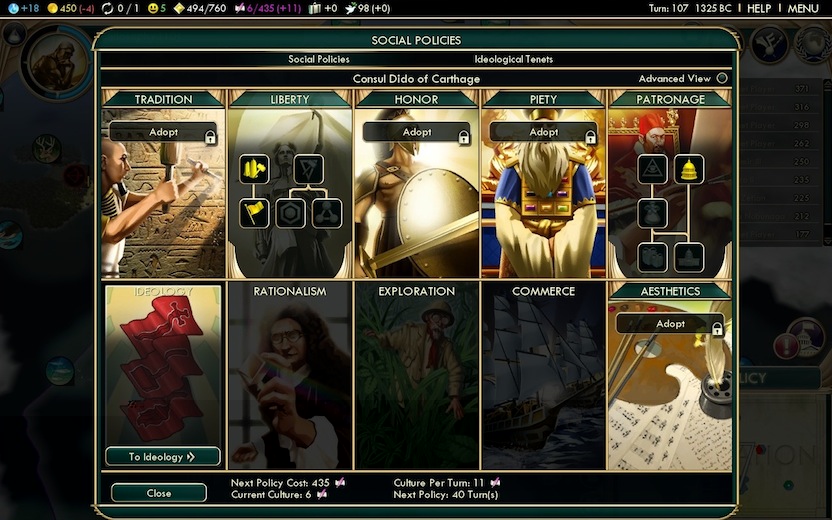Screen dimensions: 832x520
Task: Close the Social Policies window
Action: 158,493
